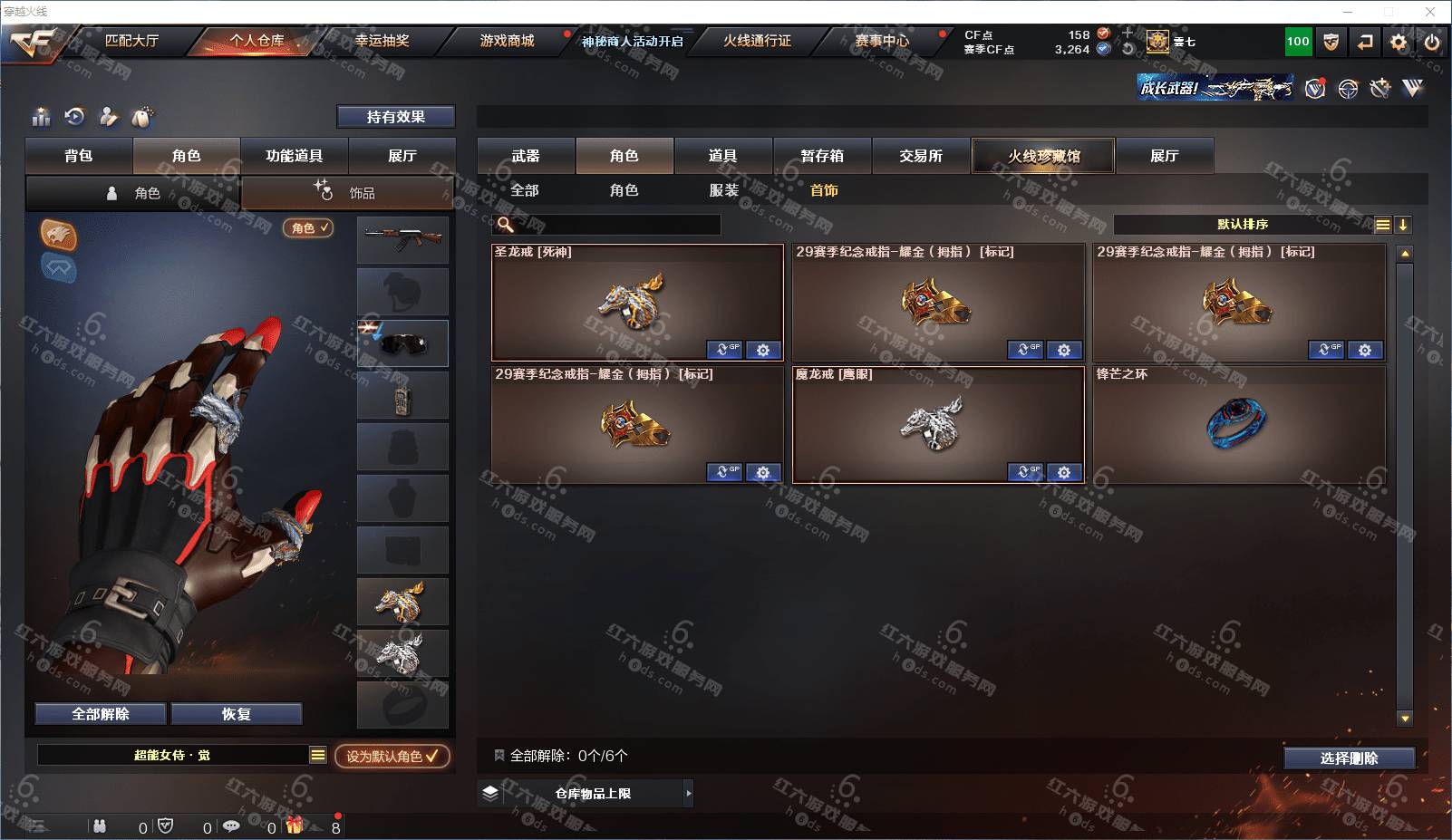Open the gear settings icon in top bar
This screenshot has width=1452, height=840.
pos(1399,42)
